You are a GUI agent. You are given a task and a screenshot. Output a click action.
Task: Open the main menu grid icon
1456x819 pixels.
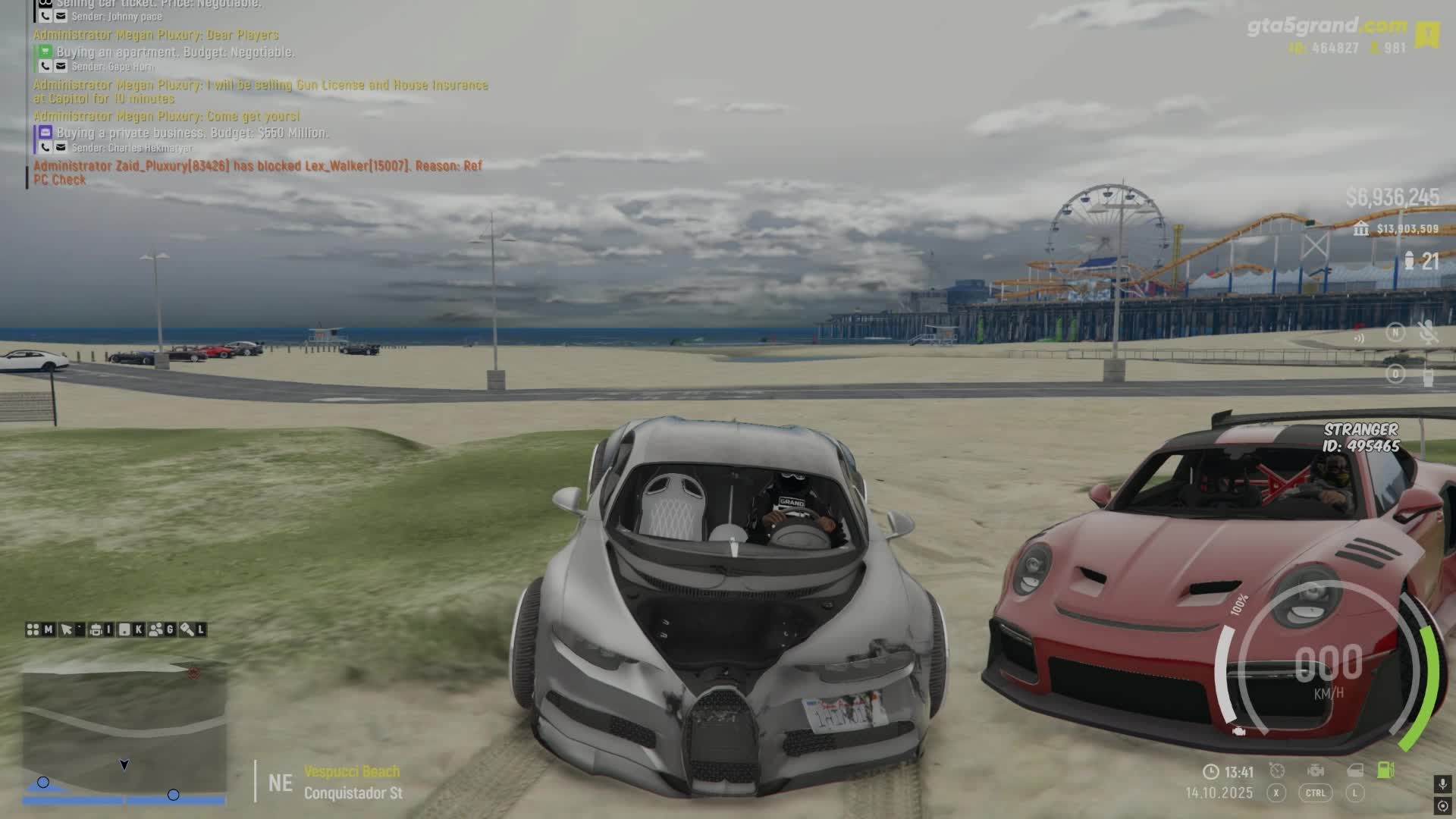coord(33,629)
